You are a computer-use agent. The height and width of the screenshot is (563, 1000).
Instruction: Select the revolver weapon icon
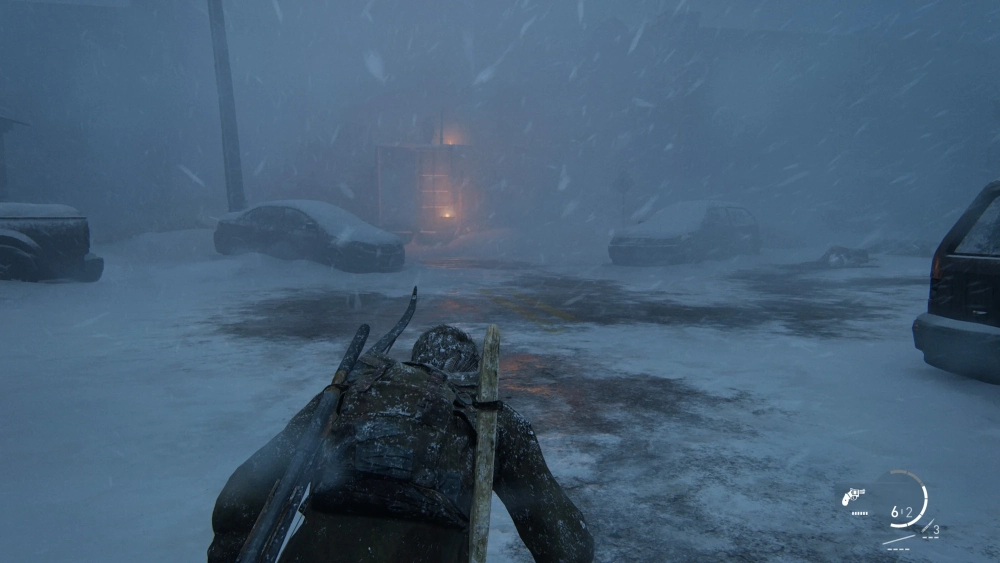(853, 496)
